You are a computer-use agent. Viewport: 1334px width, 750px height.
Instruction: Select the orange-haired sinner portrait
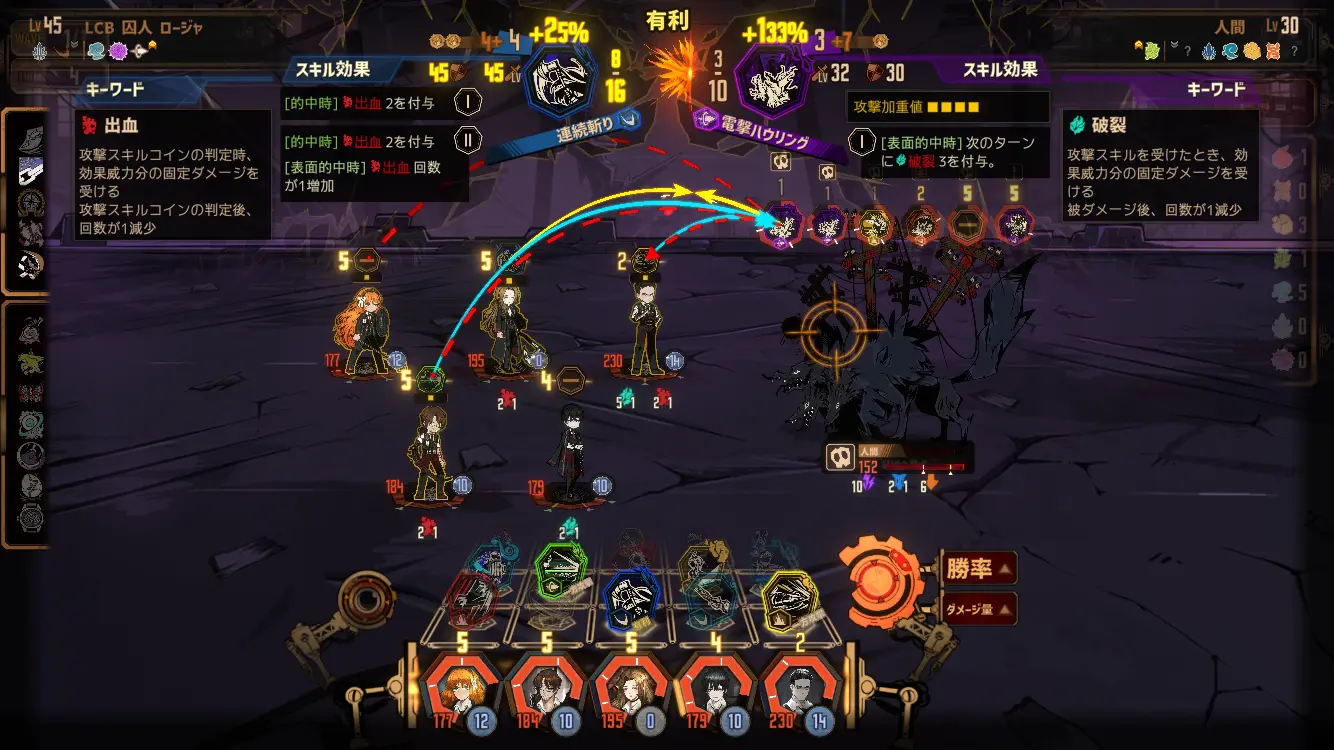click(x=461, y=687)
